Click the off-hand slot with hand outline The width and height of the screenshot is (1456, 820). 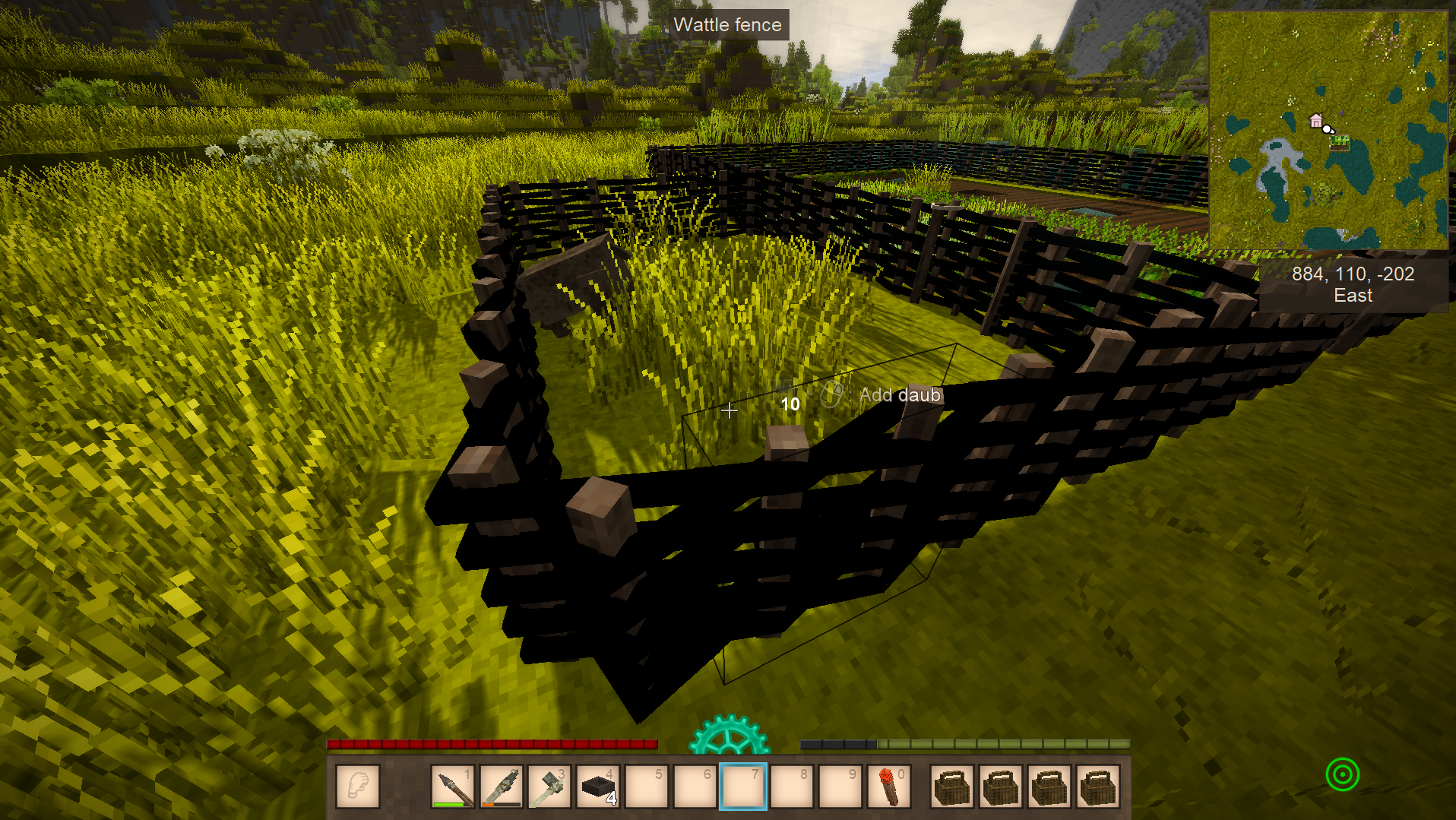[x=357, y=786]
